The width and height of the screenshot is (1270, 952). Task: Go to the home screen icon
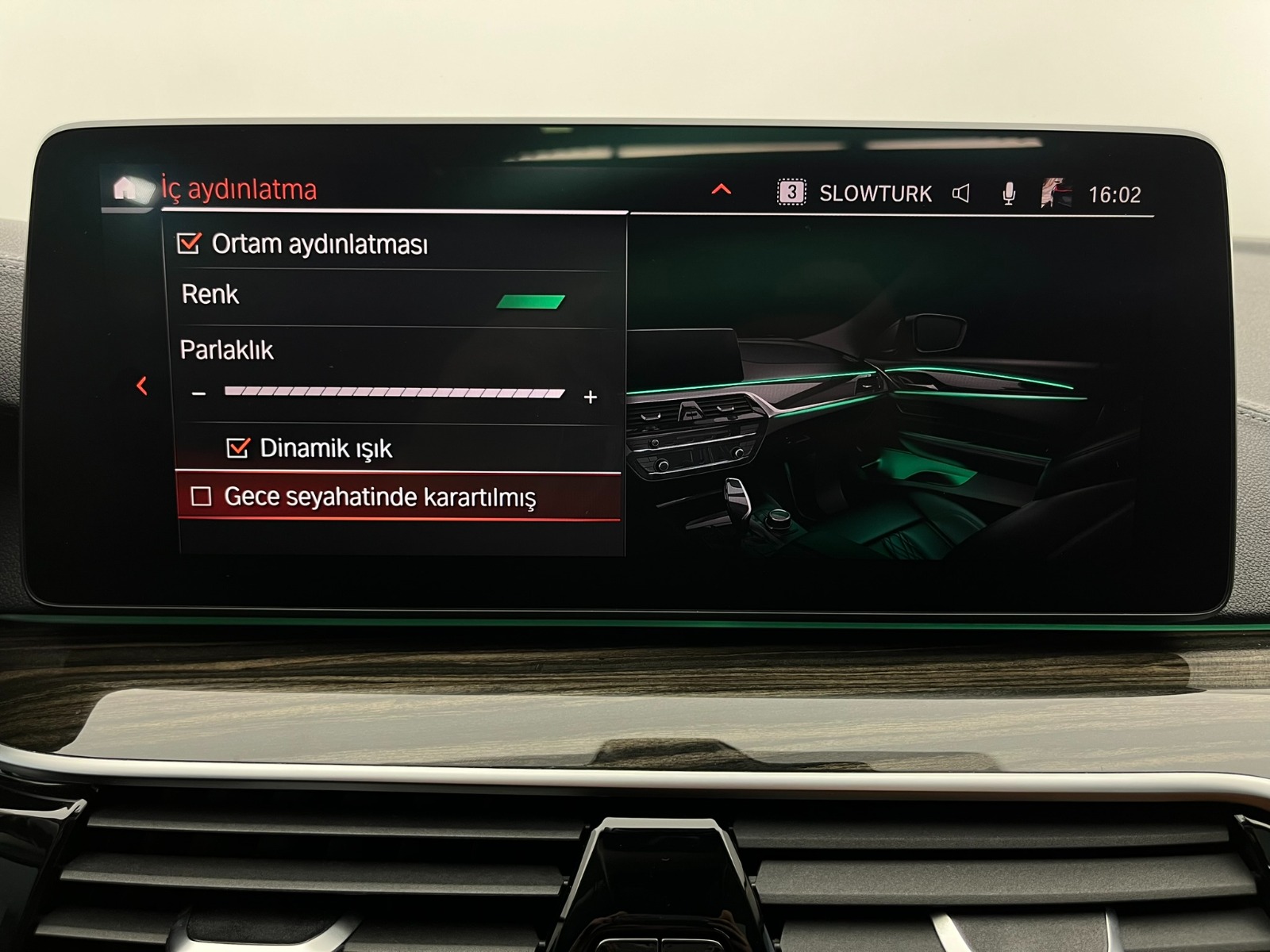coord(126,189)
